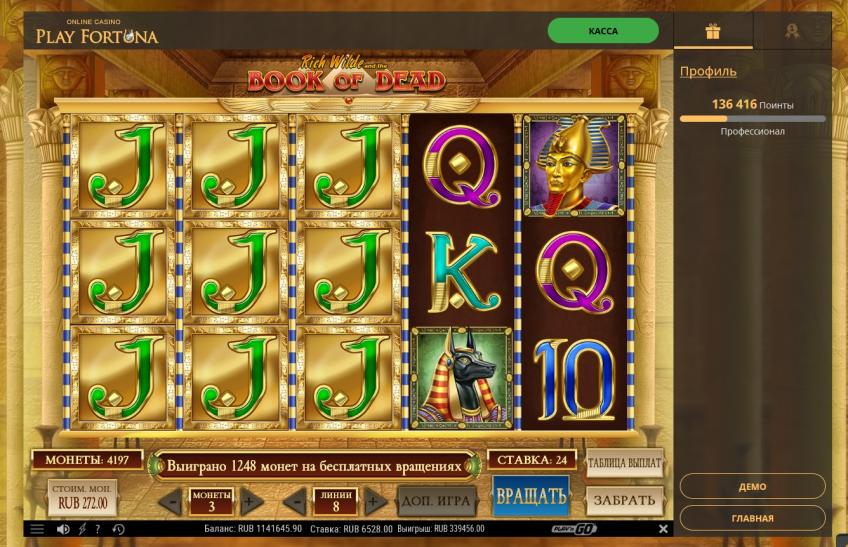Collect winnings with the ЗАБРАТЬ button
848x547 pixels.
coord(625,499)
